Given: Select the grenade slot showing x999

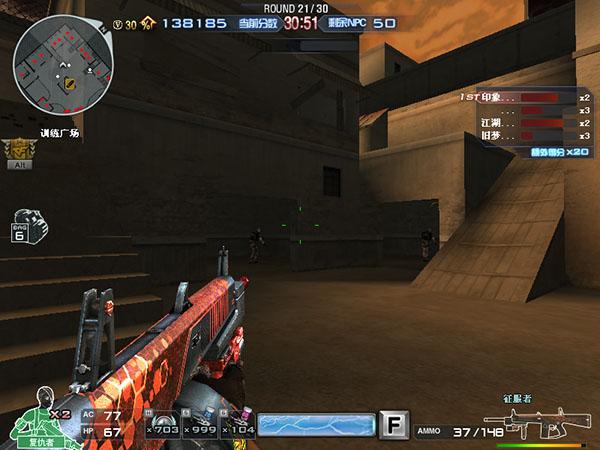Looking at the screenshot, I should (201, 426).
